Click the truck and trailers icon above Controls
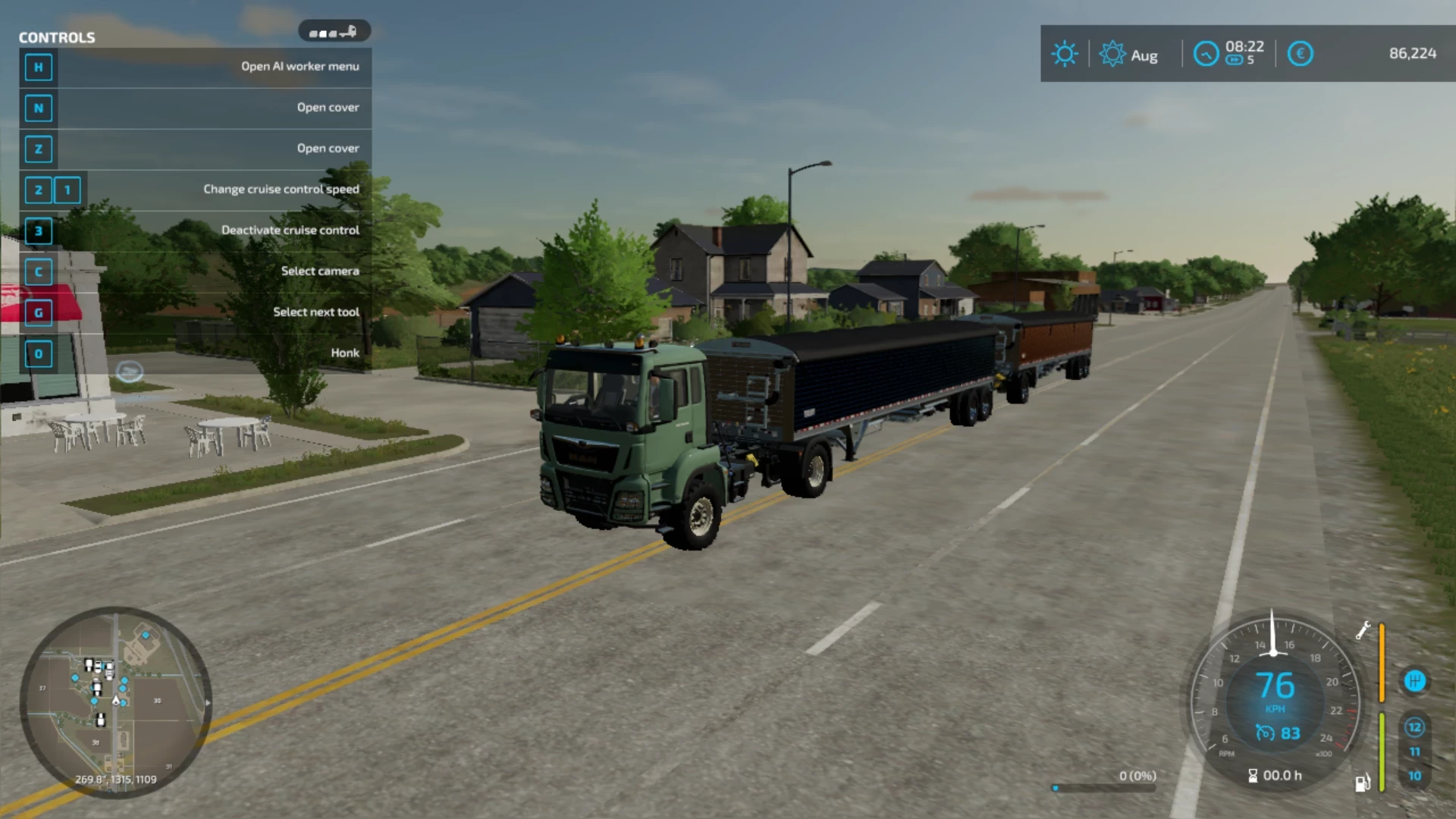1456x819 pixels. (334, 30)
